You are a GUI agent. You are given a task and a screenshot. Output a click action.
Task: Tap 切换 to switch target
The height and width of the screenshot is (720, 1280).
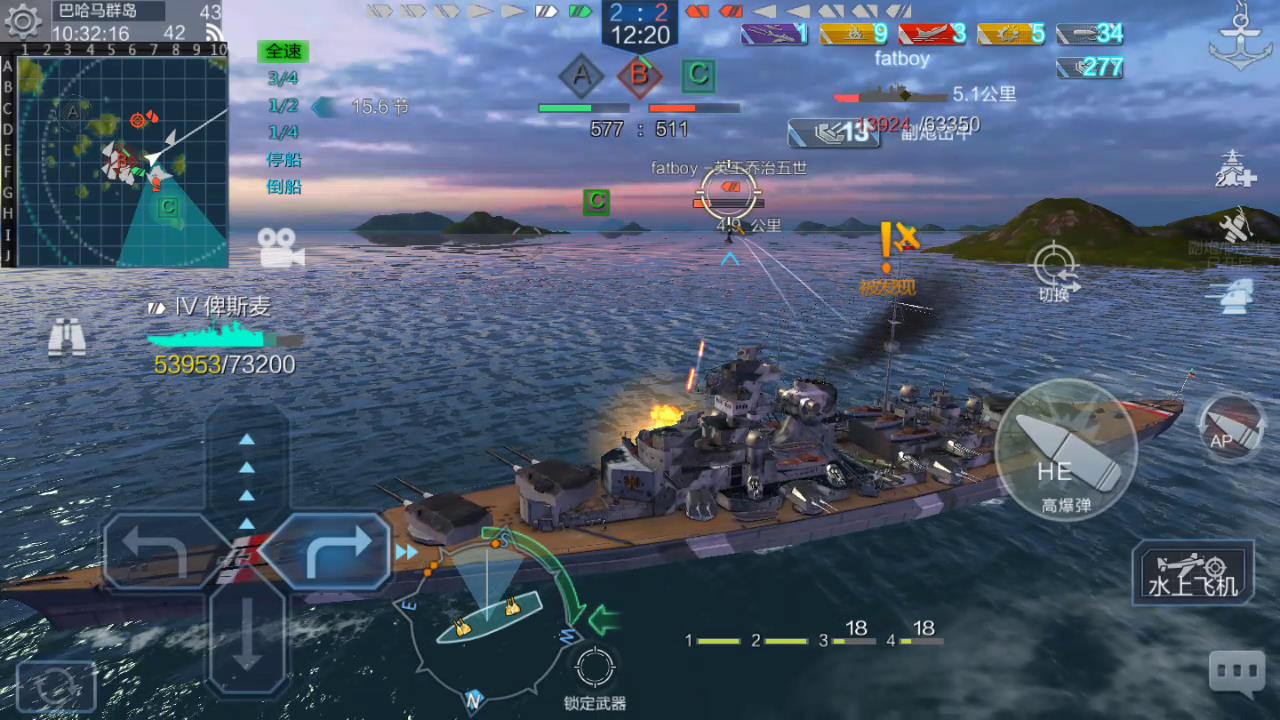point(1054,266)
